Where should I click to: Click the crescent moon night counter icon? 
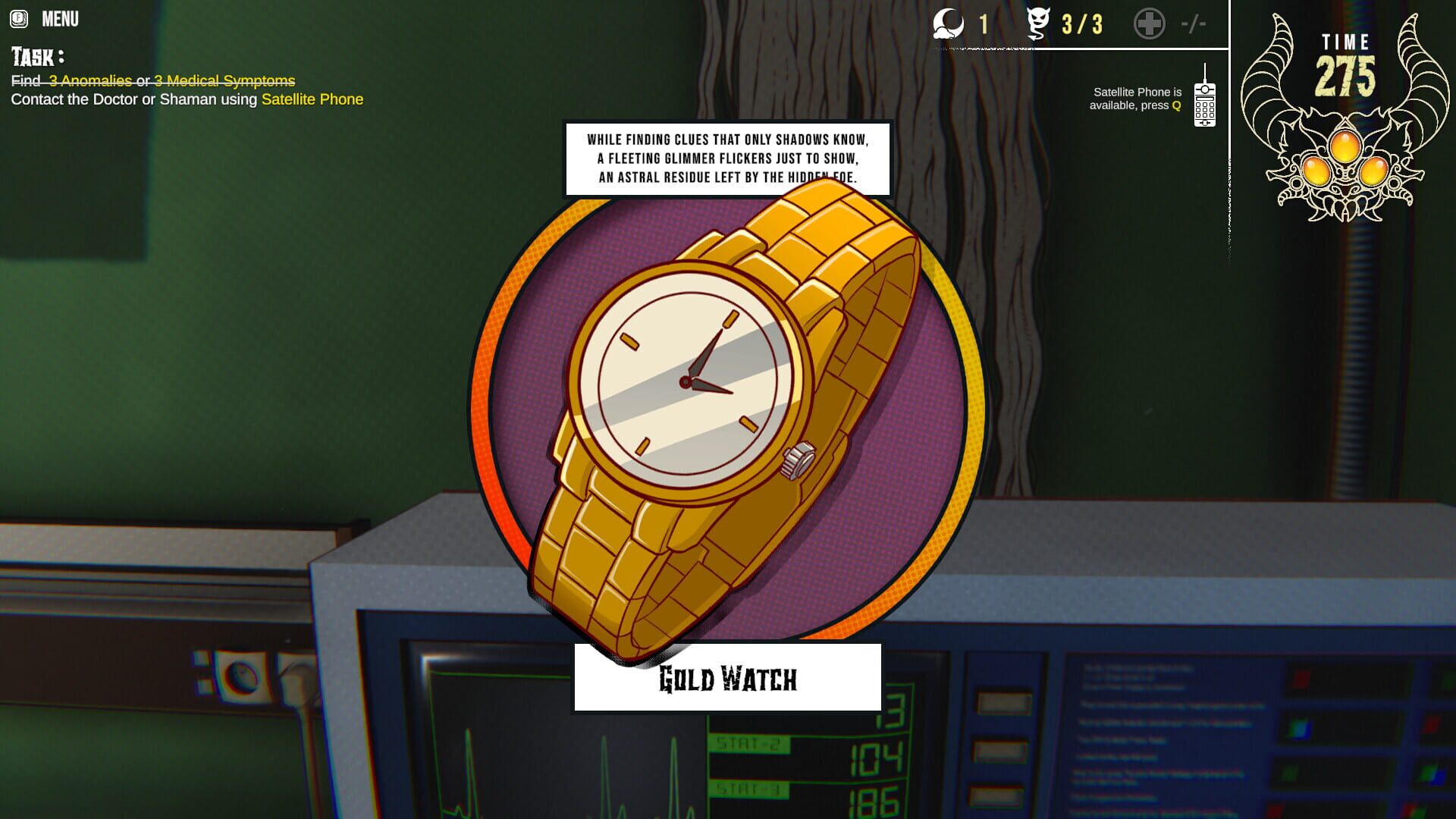[947, 24]
